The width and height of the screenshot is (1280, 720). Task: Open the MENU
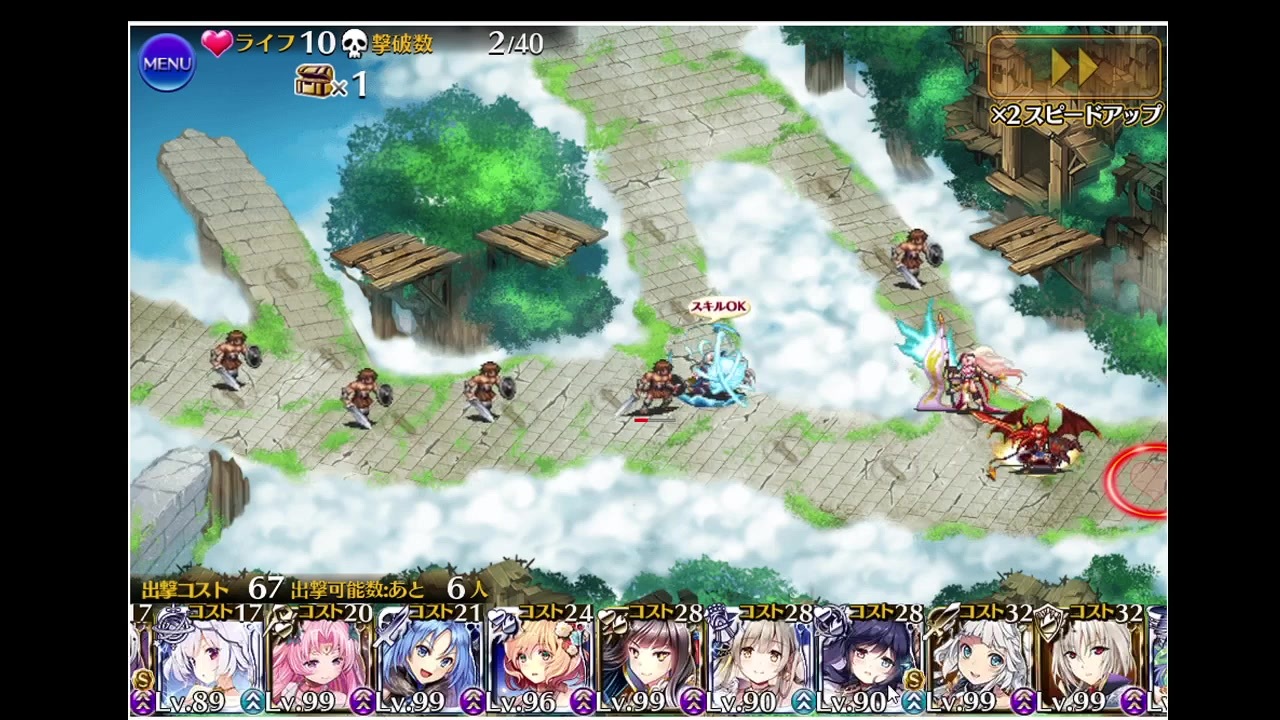[166, 63]
